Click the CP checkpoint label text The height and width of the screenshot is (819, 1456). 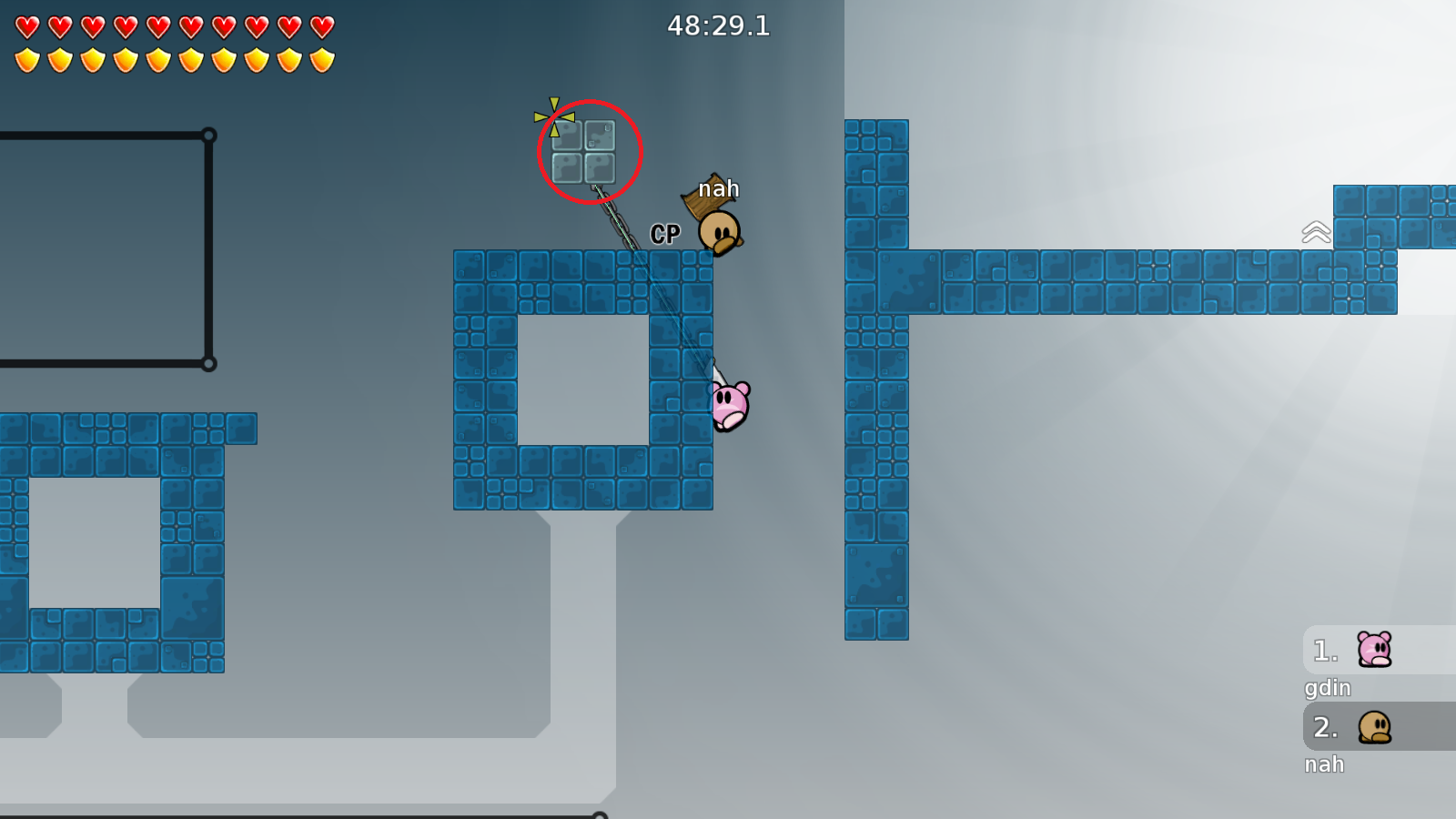click(663, 234)
